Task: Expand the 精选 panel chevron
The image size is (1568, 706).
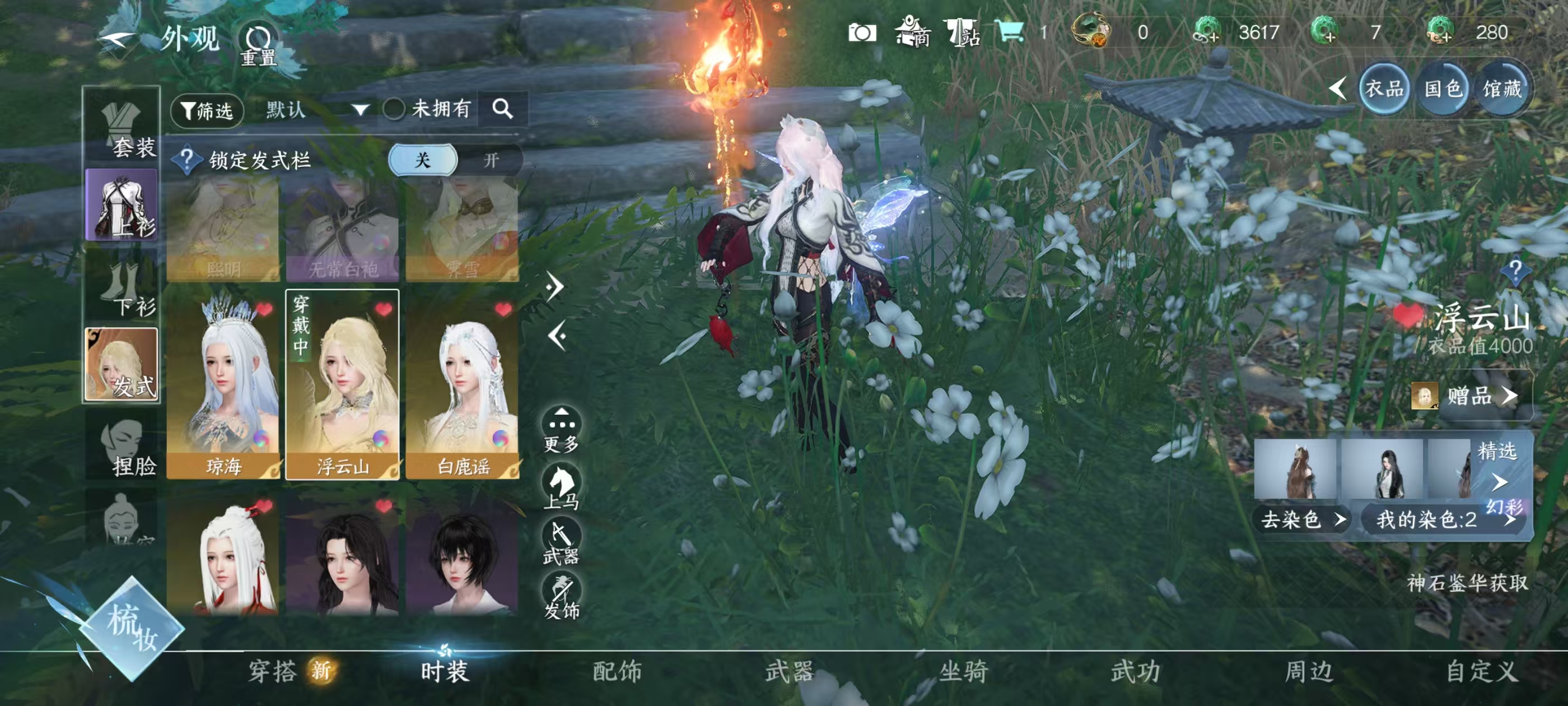Action: [x=1500, y=481]
